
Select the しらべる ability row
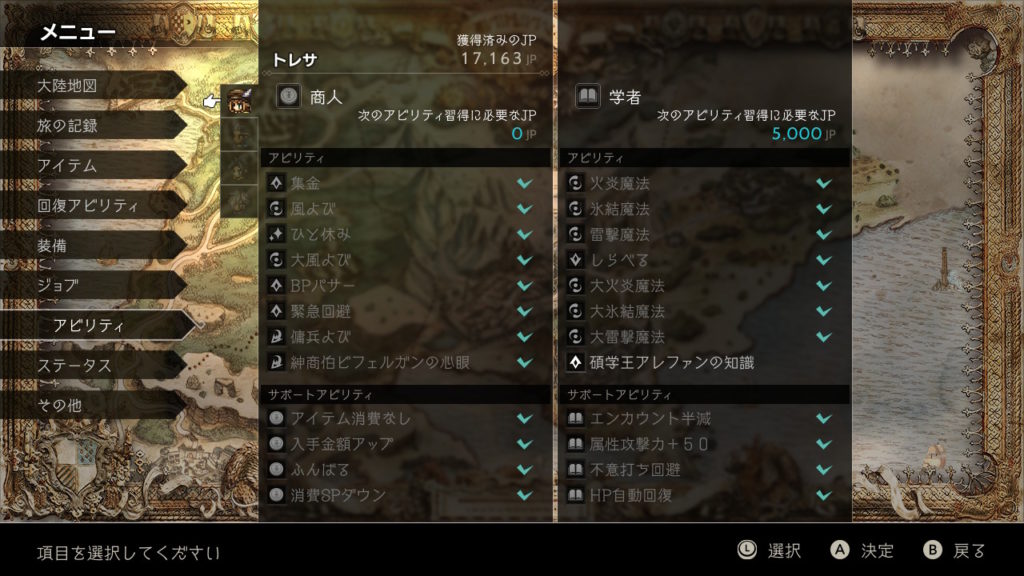702,260
